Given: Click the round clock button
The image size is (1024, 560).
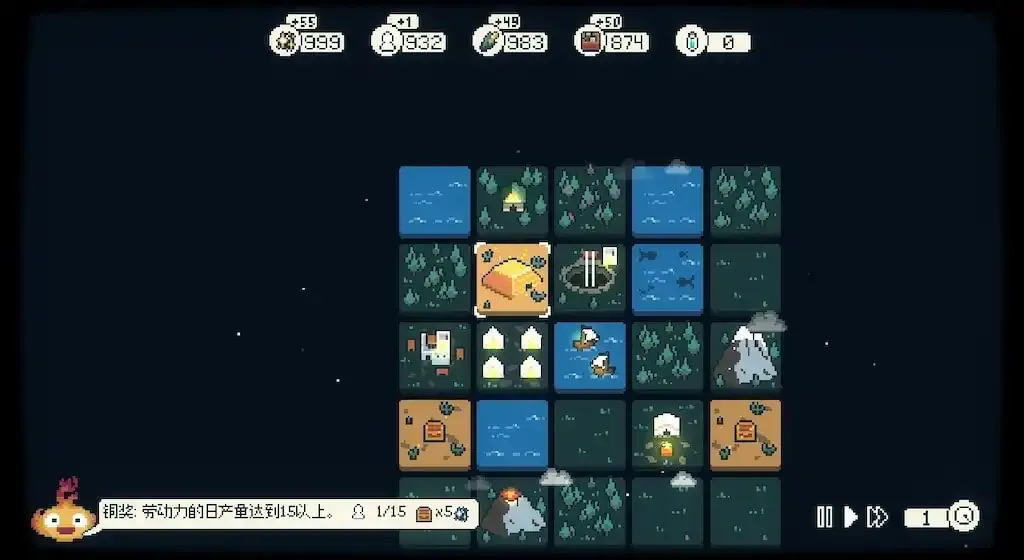Looking at the screenshot, I should coord(964,516).
